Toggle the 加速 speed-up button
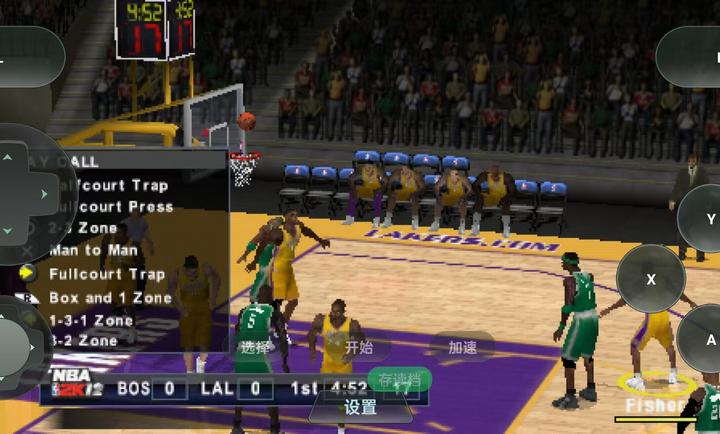The height and width of the screenshot is (434, 720). coord(462,347)
